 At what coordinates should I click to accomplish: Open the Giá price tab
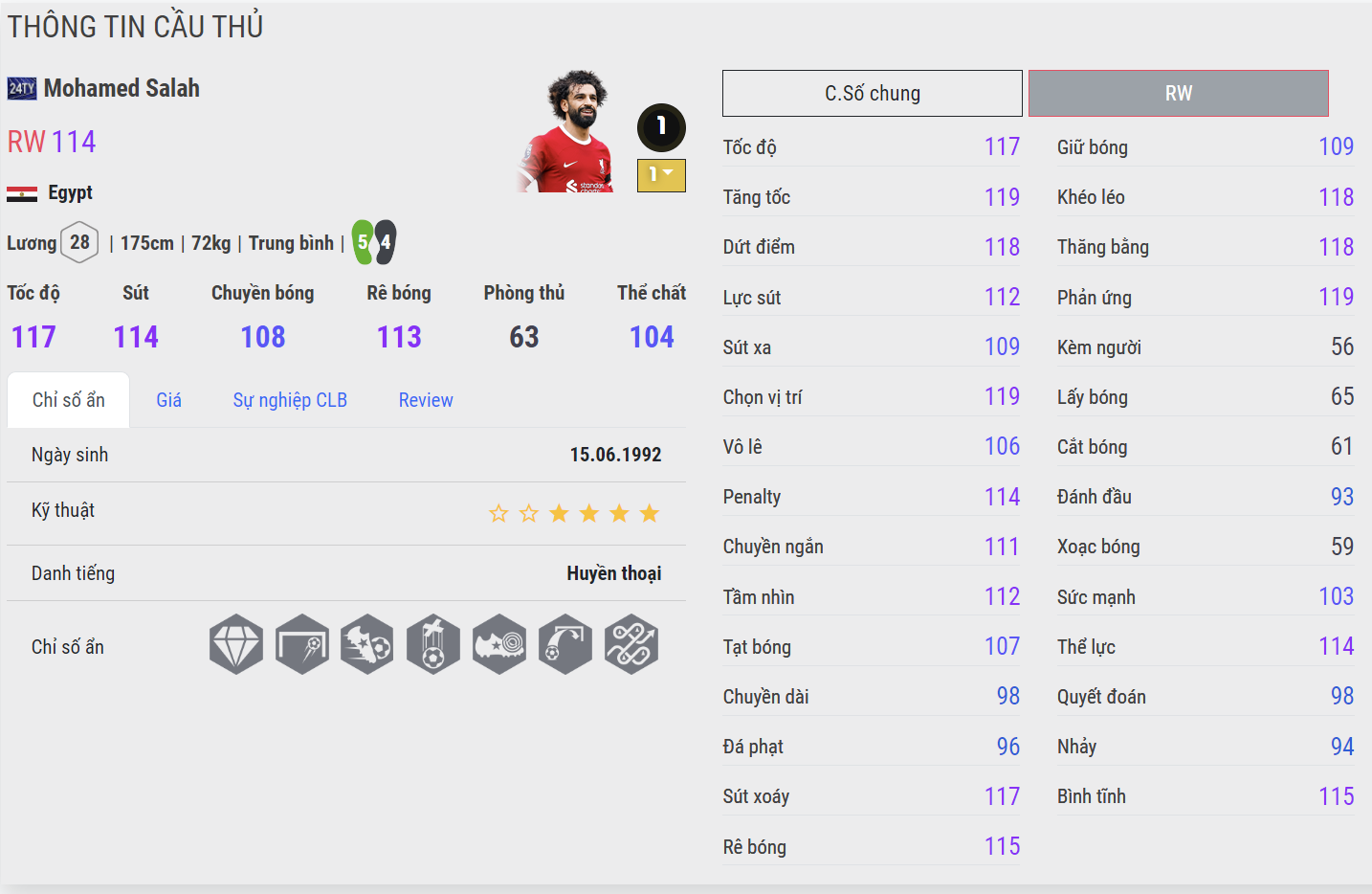(168, 400)
